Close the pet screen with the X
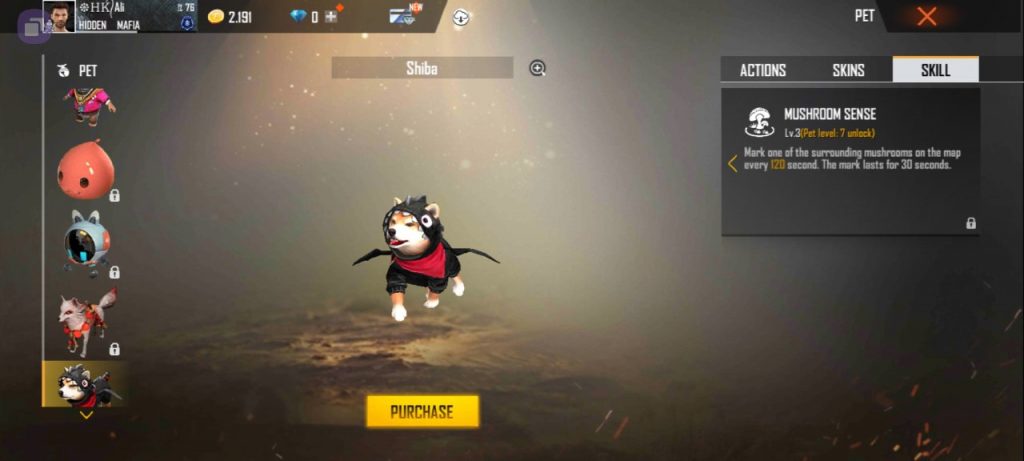The width and height of the screenshot is (1024, 461). pos(927,16)
